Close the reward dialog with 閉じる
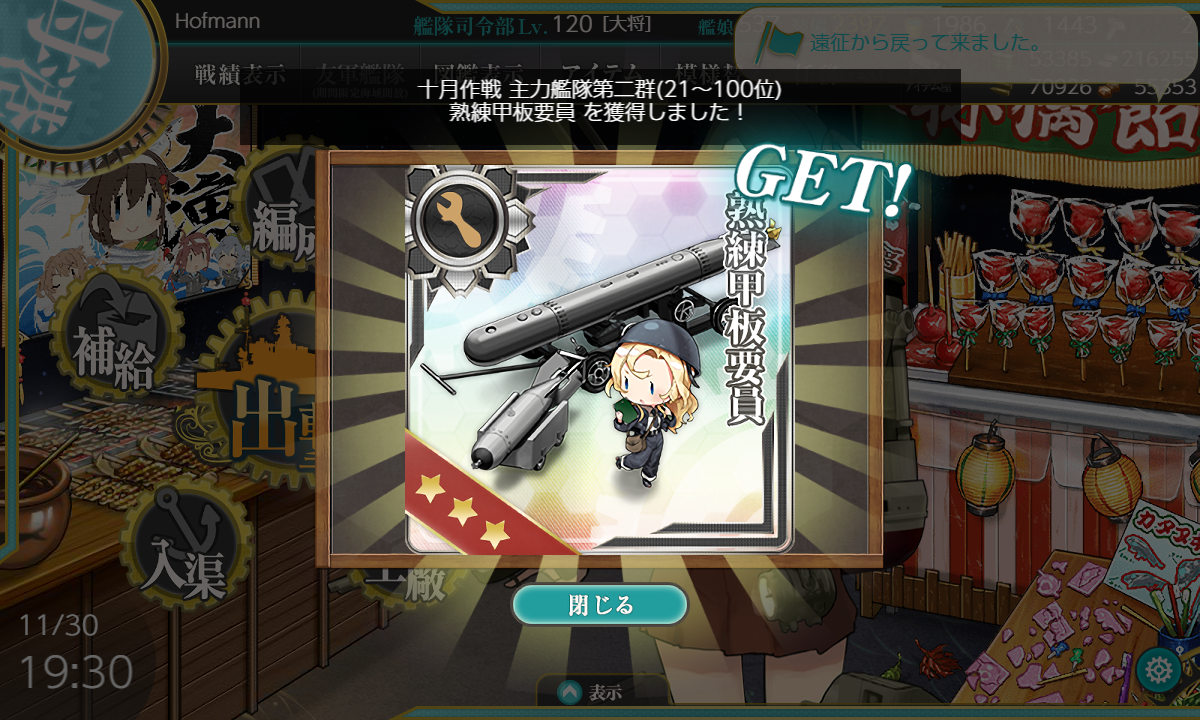 click(x=600, y=605)
